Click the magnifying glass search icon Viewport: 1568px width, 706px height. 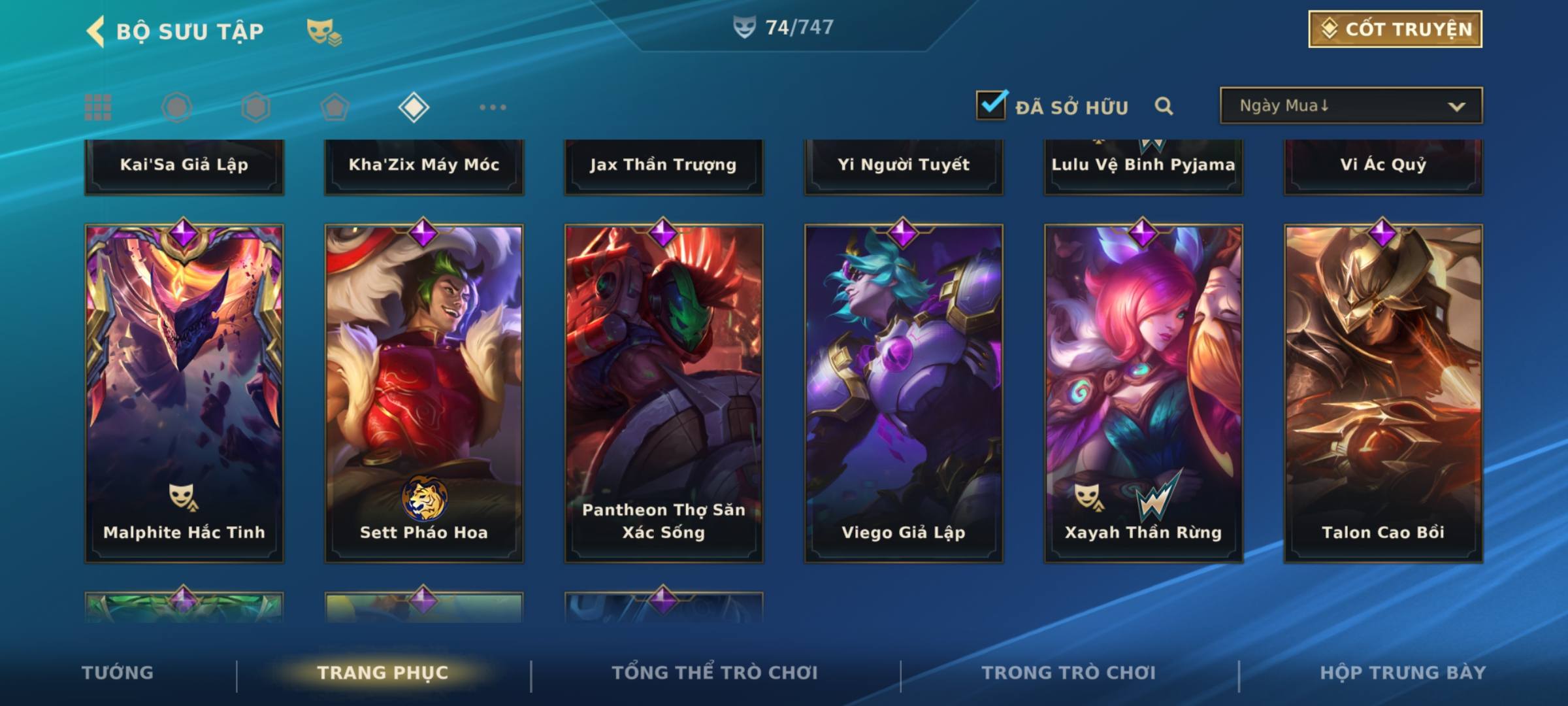(1164, 106)
